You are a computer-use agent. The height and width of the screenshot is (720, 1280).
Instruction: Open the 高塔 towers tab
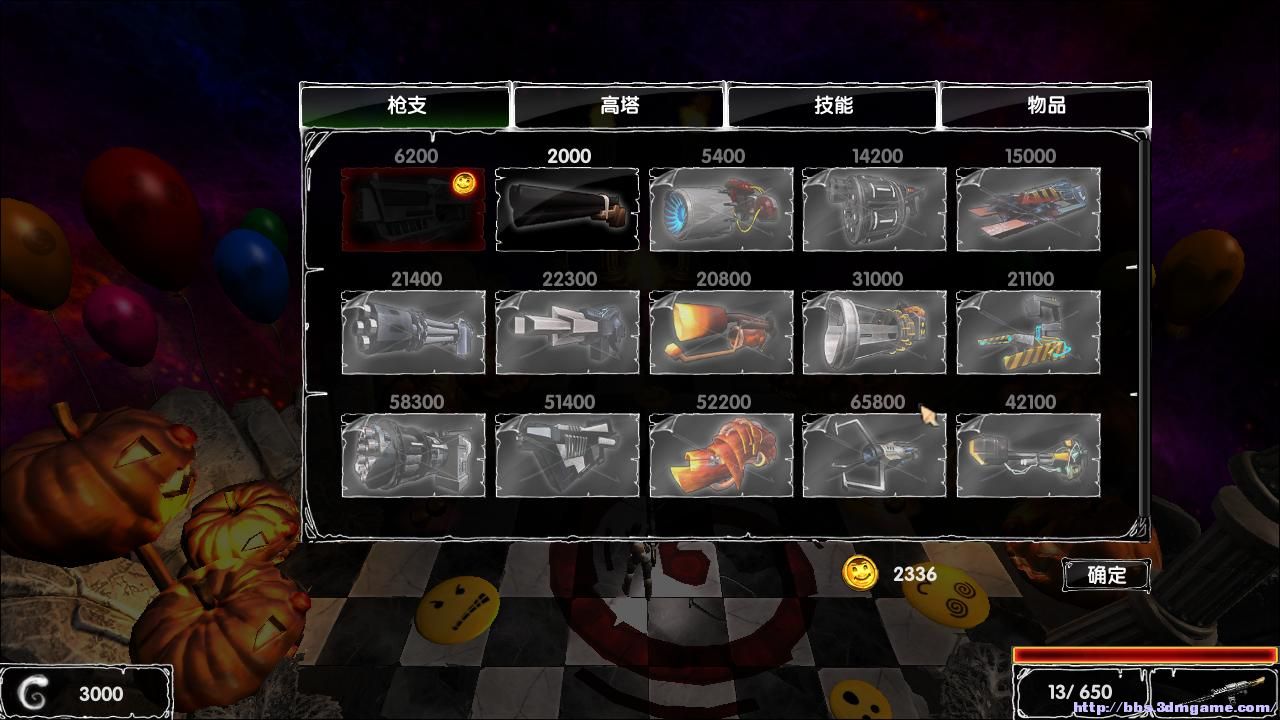pos(619,105)
